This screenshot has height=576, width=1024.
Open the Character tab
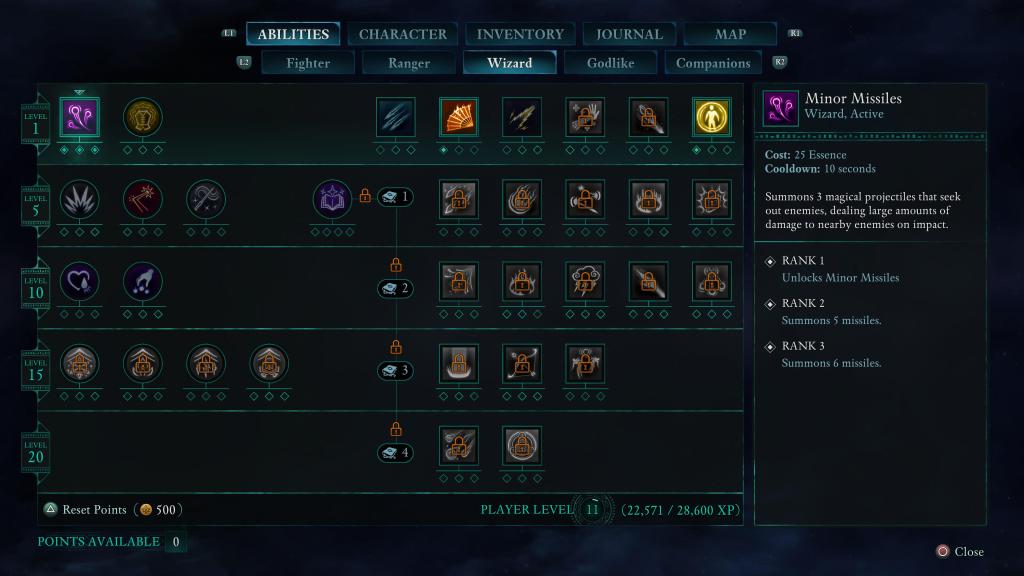pyautogui.click(x=402, y=34)
